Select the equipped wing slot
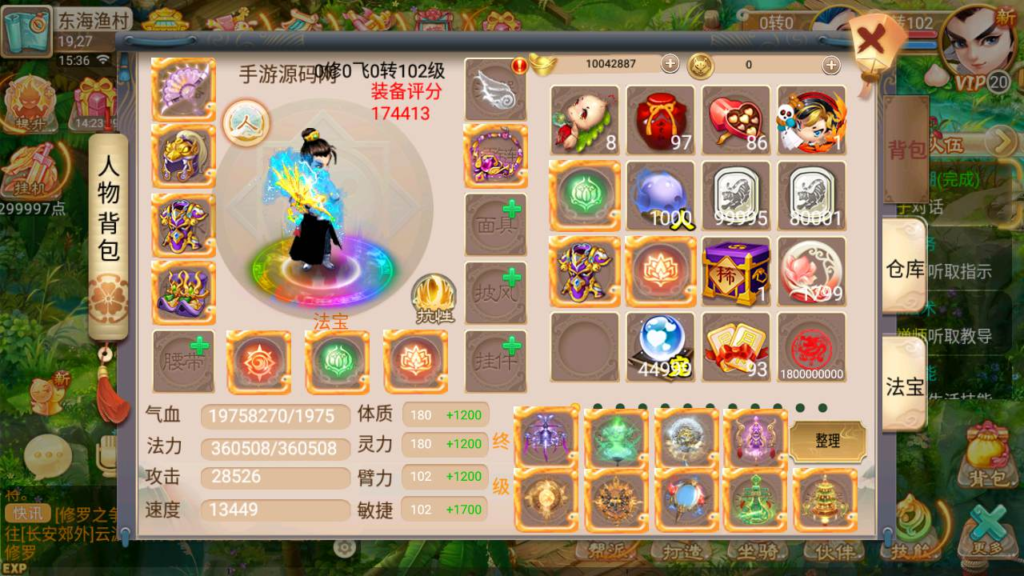1024x576 pixels. pos(496,88)
